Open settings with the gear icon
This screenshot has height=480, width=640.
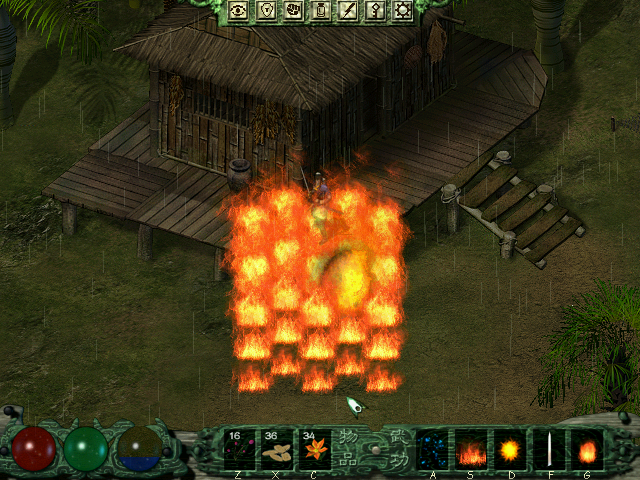click(402, 11)
